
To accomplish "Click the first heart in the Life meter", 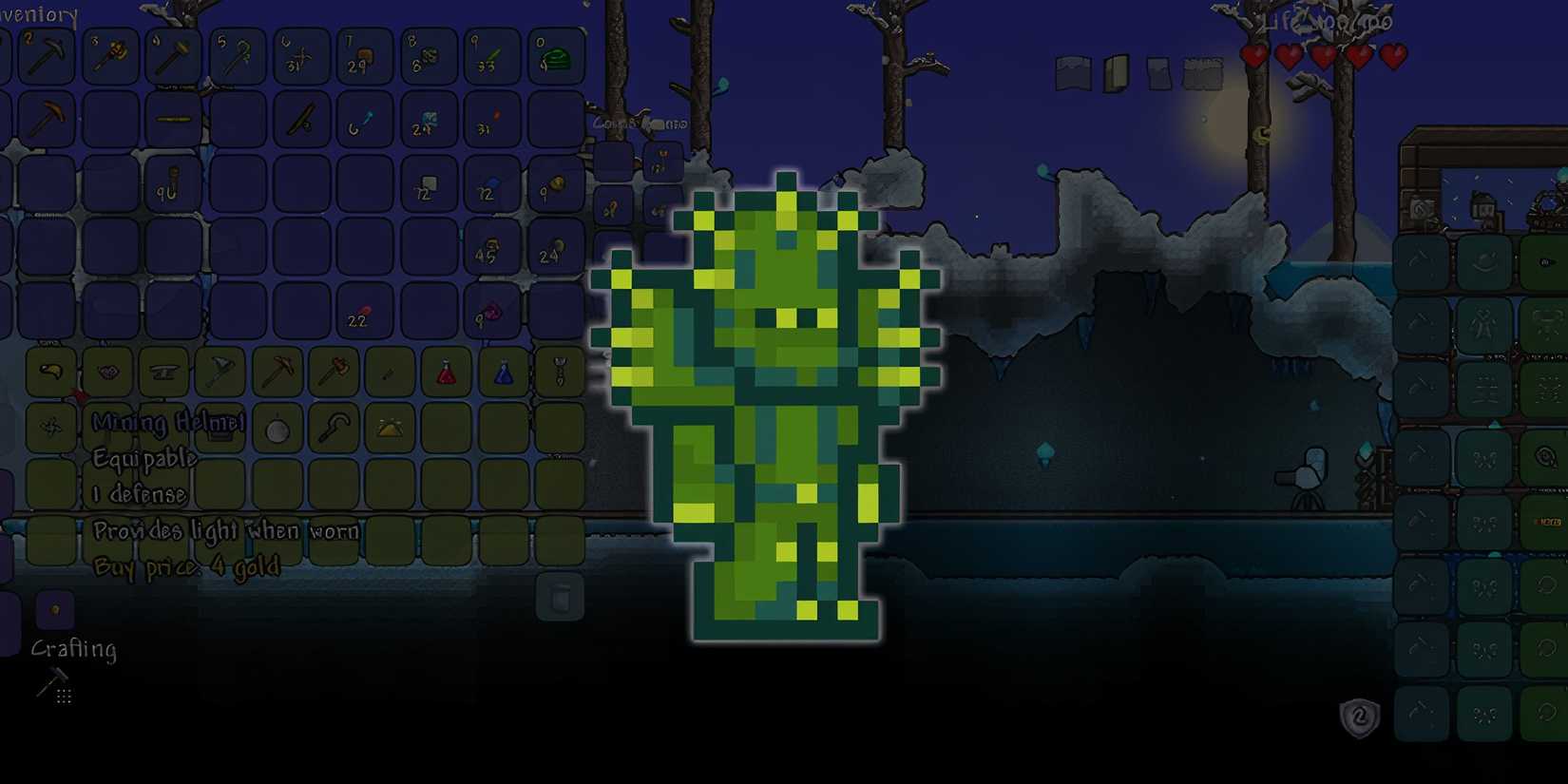I will [1254, 55].
